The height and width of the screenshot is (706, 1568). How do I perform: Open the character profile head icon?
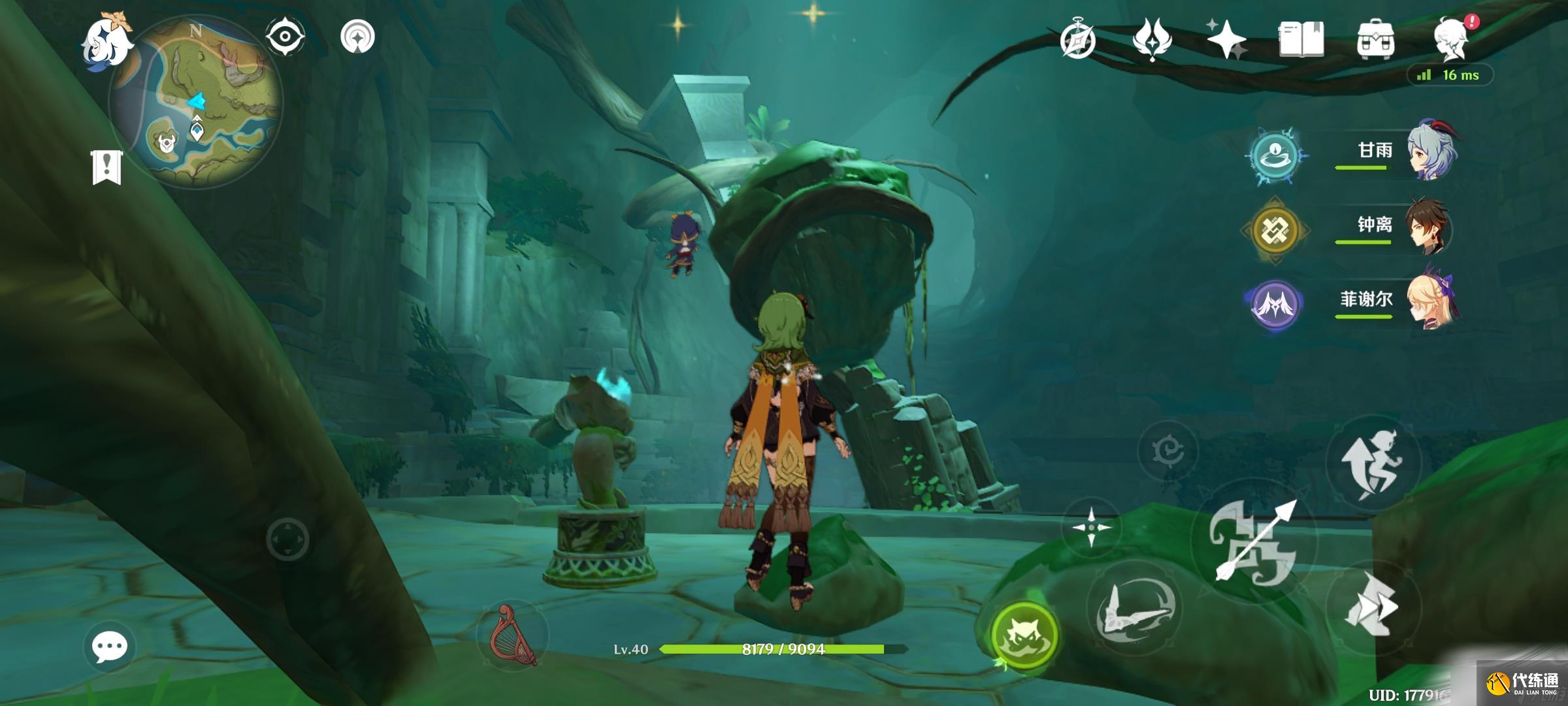[1452, 39]
